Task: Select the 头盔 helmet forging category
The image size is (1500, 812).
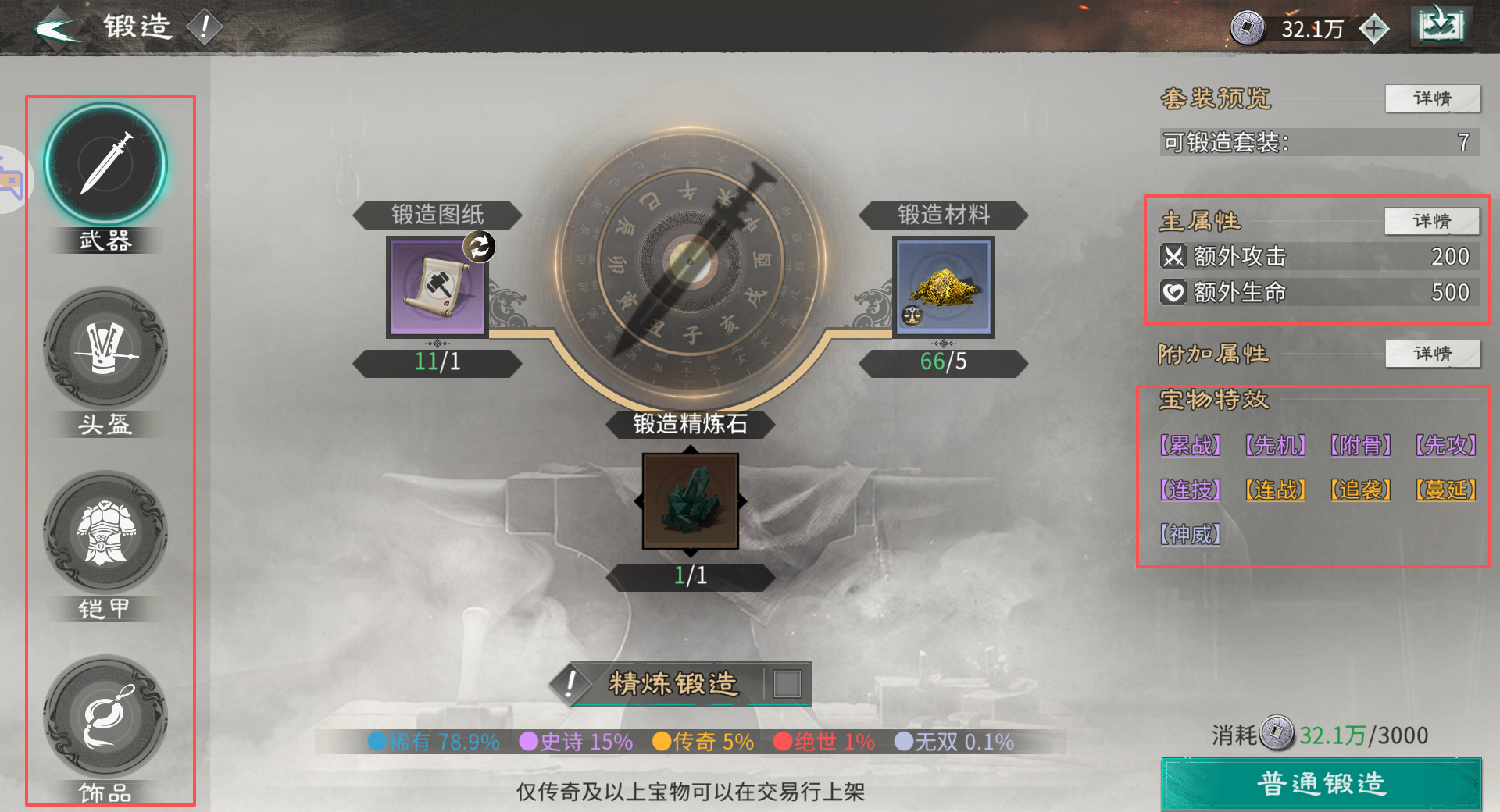Action: (x=105, y=351)
